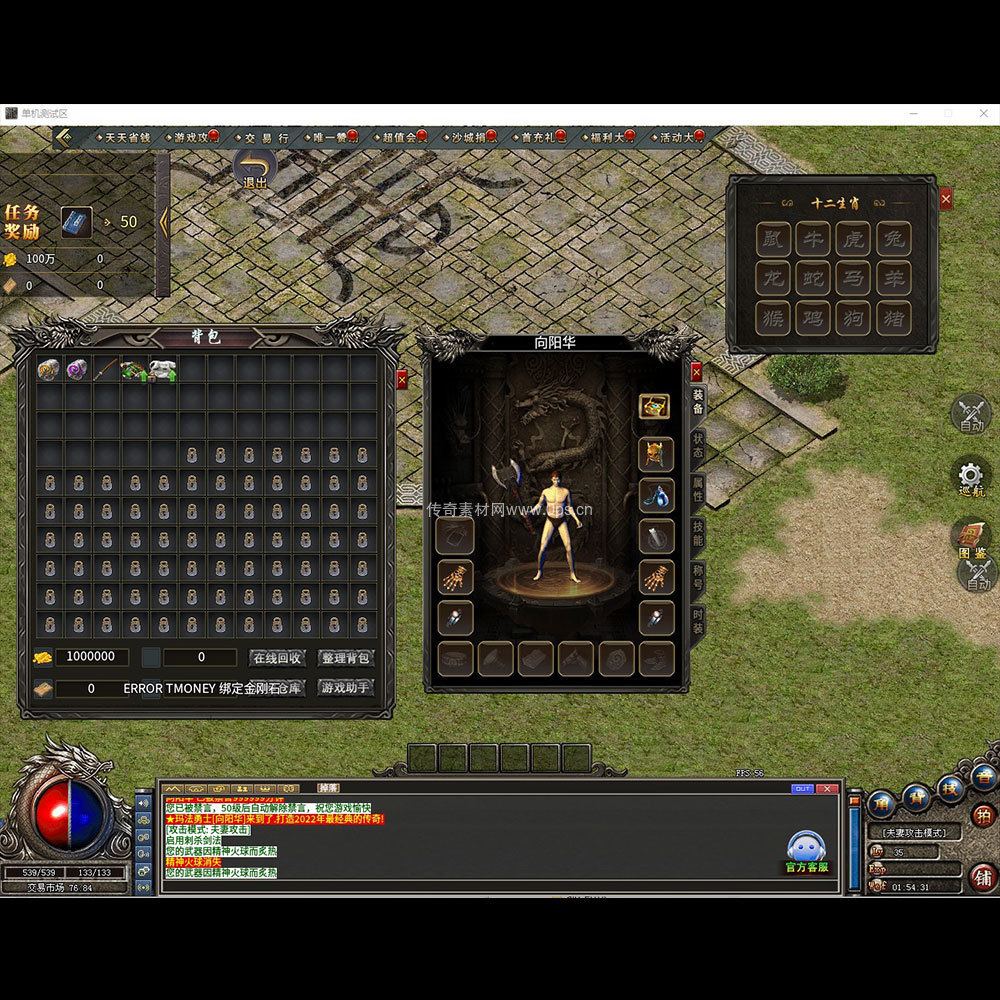
Task: Open the 天天省钱 top menu entry
Action: (127, 137)
